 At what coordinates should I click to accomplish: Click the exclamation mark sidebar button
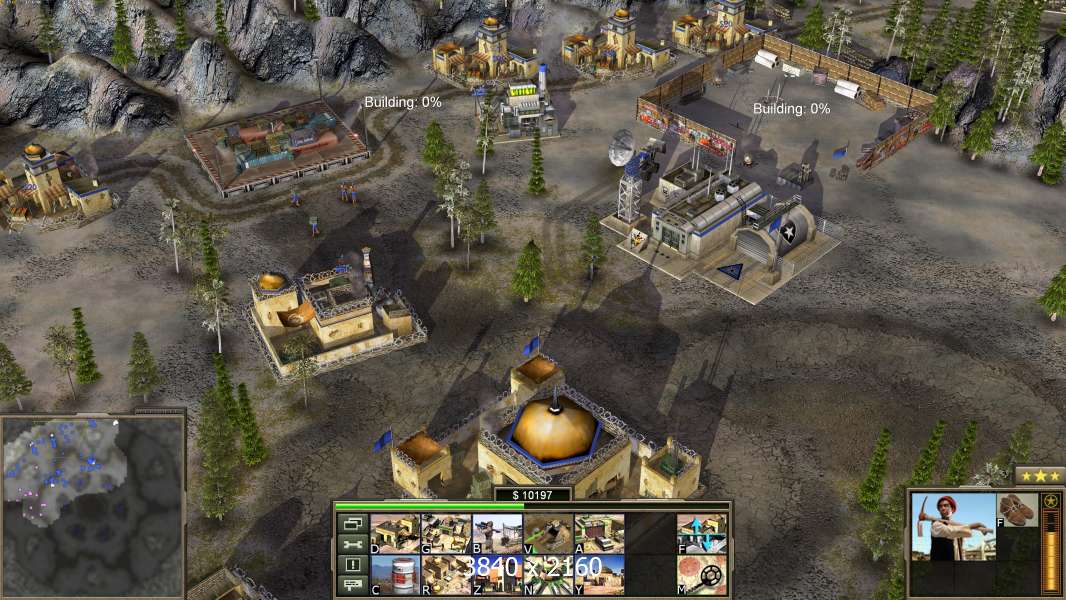[x=352, y=565]
